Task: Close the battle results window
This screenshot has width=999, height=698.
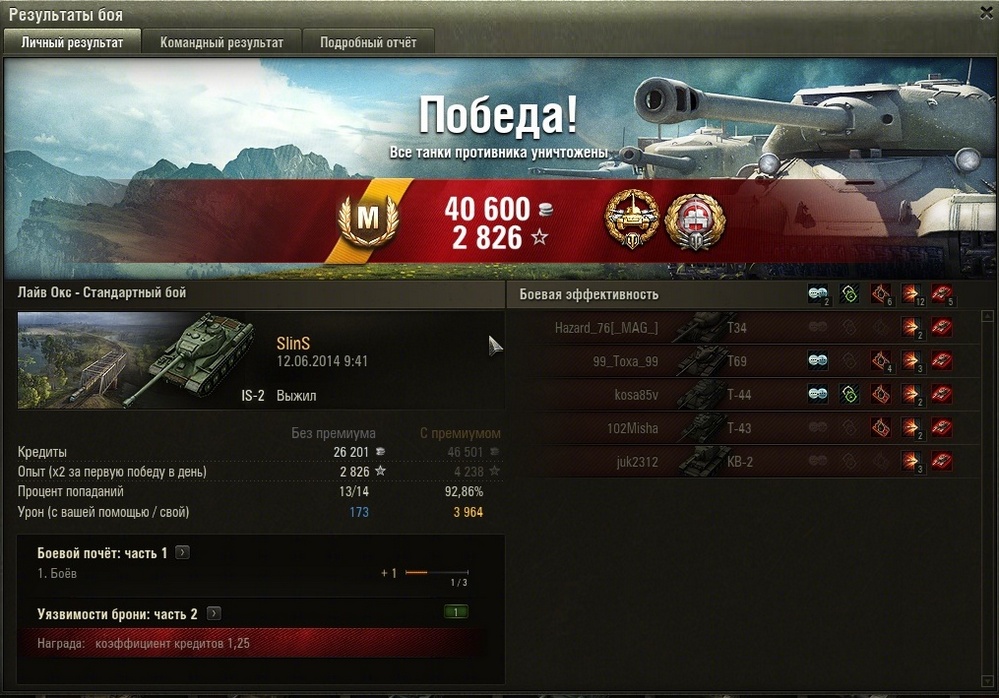Action: coord(985,12)
